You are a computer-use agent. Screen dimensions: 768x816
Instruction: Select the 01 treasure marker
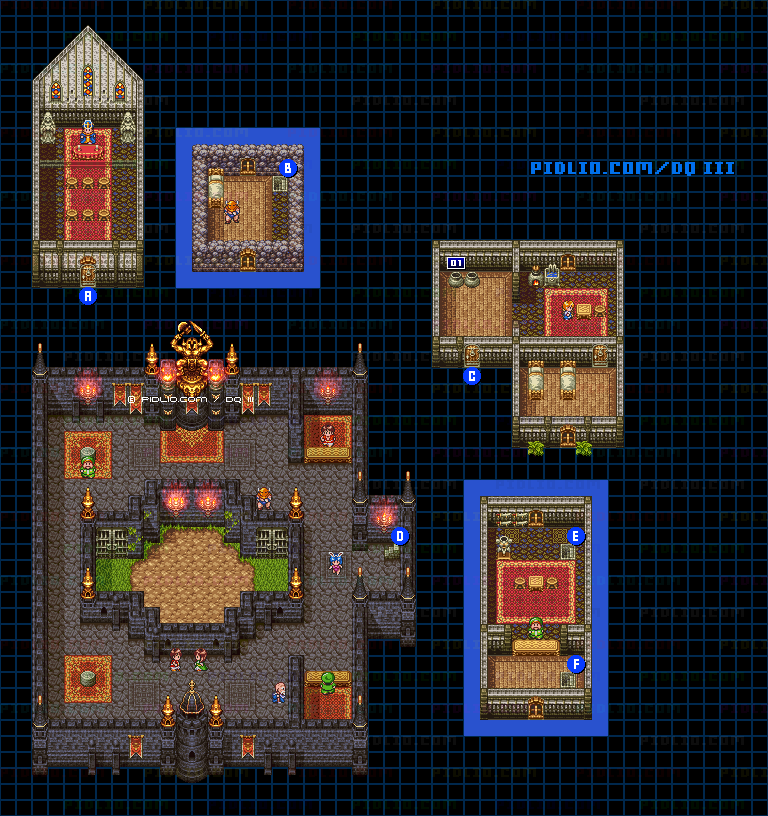456,263
